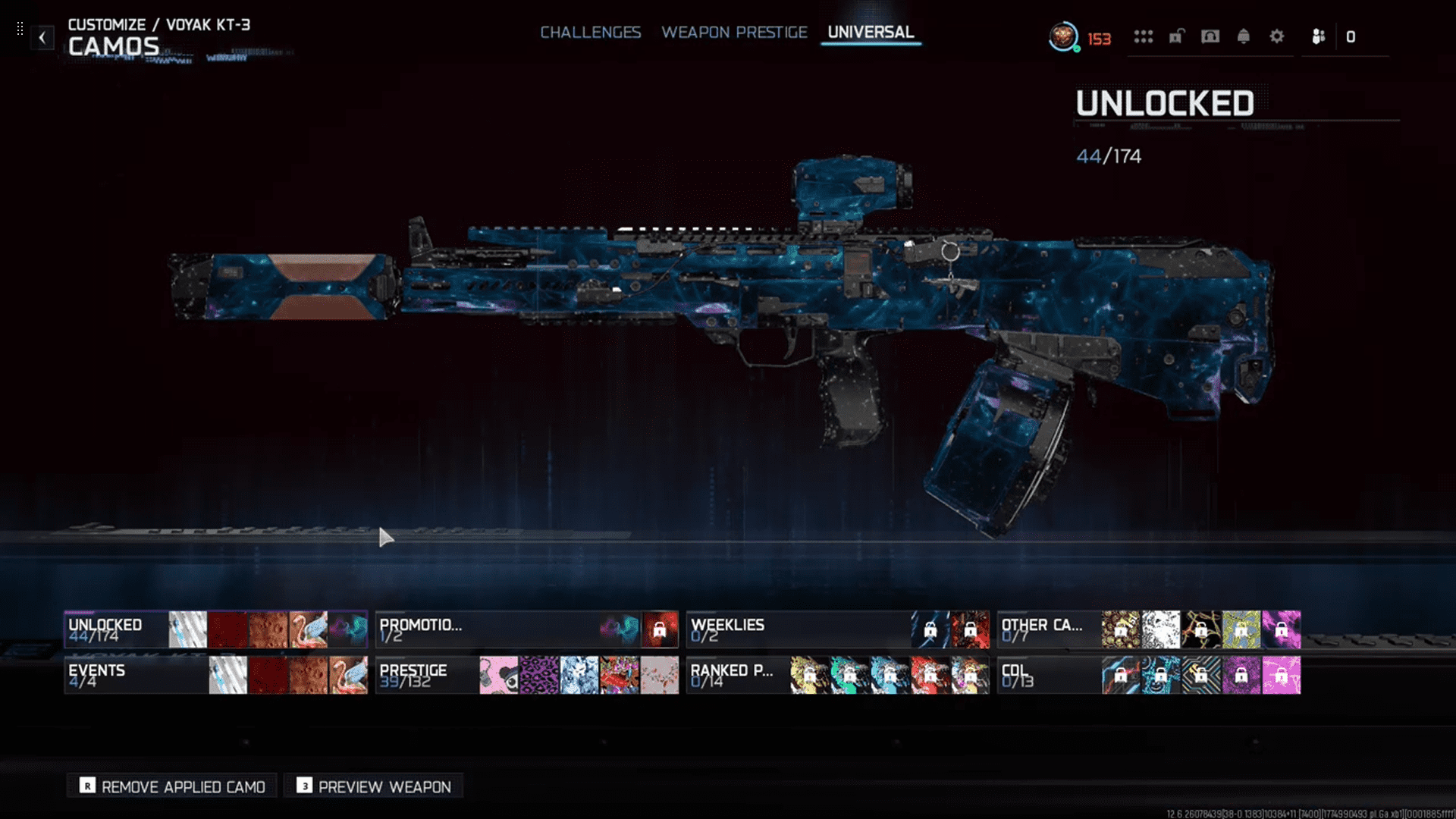The image size is (1456, 819).
Task: Switch to the Challenges tab
Action: pyautogui.click(x=590, y=33)
